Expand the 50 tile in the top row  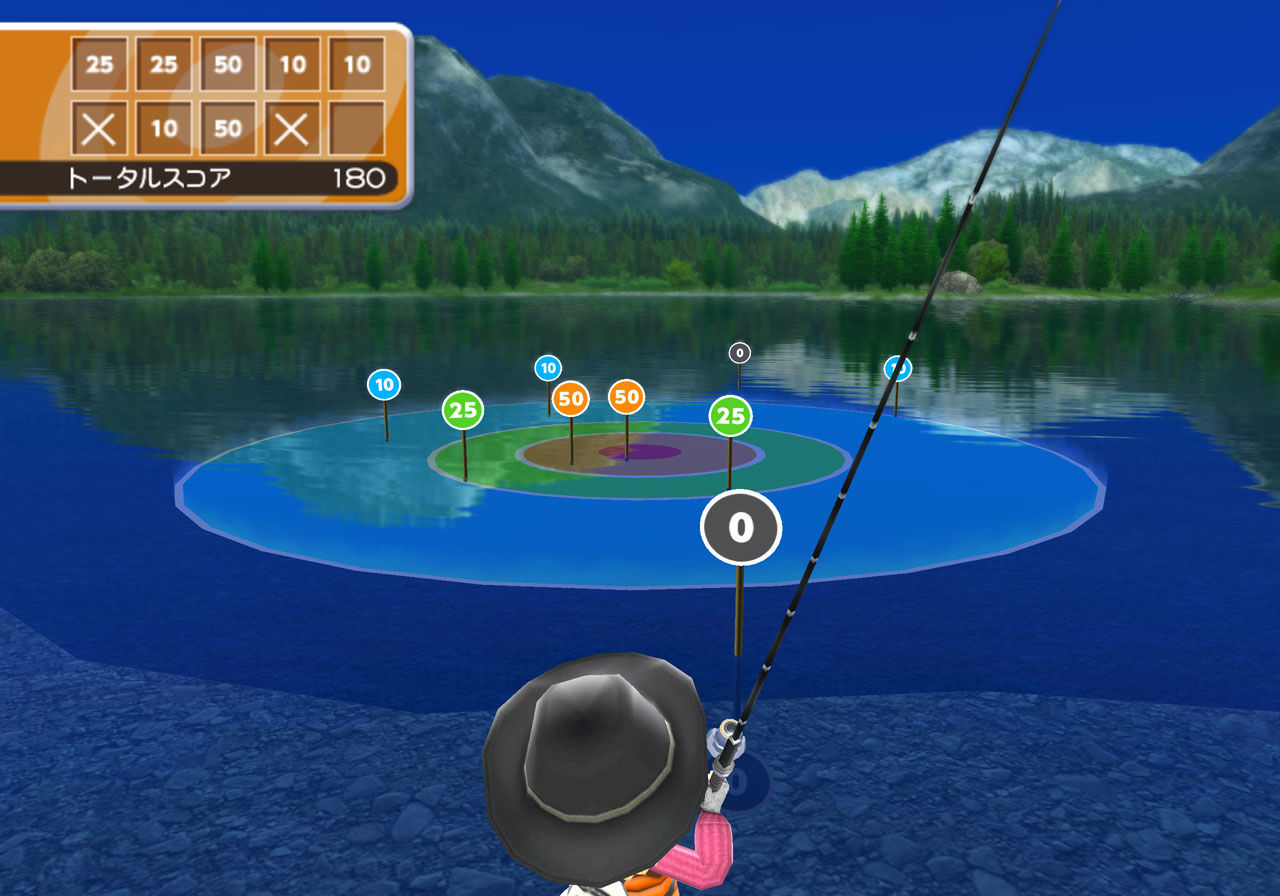226,65
